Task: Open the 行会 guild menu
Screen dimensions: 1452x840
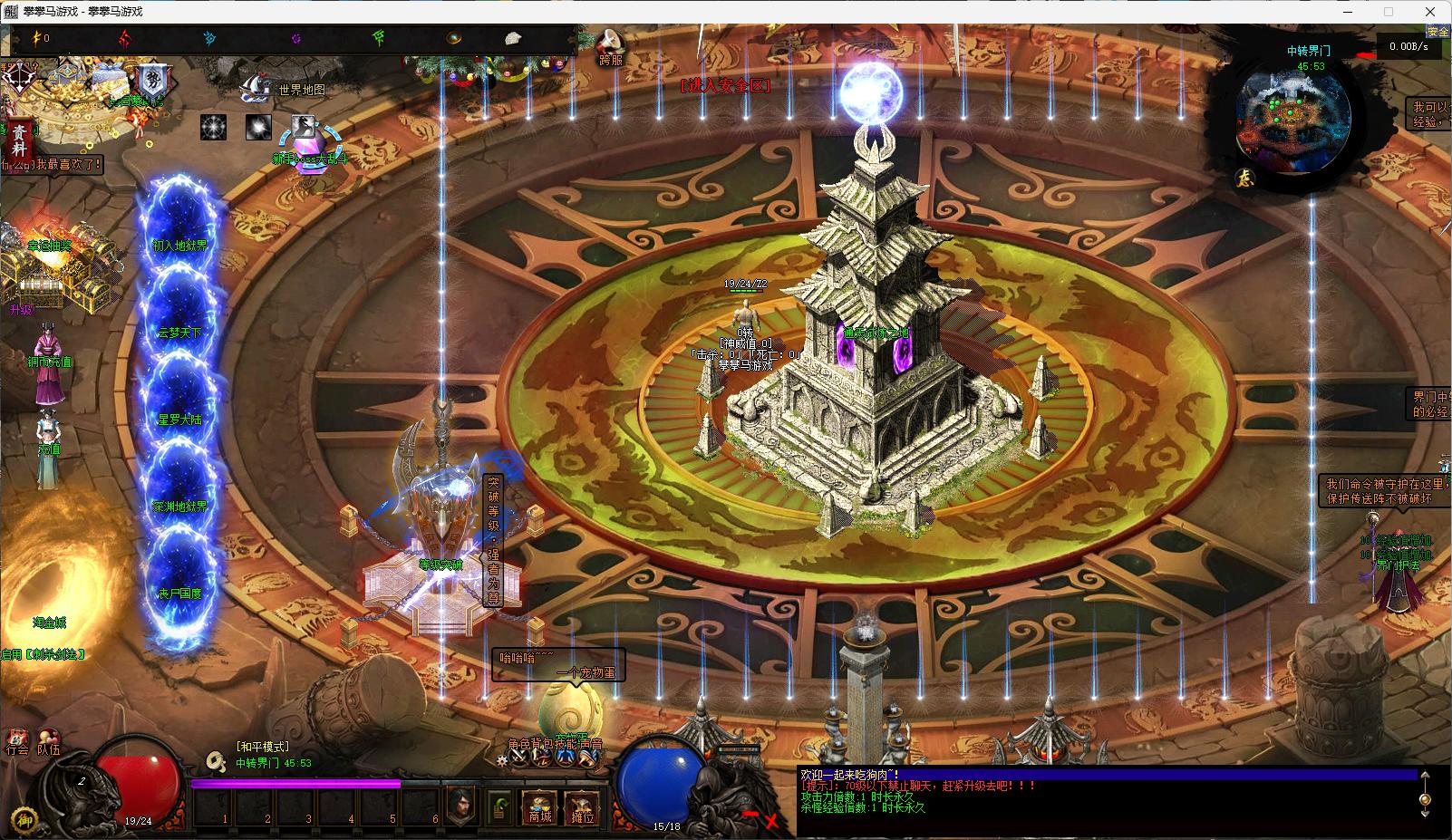Action: (17, 743)
